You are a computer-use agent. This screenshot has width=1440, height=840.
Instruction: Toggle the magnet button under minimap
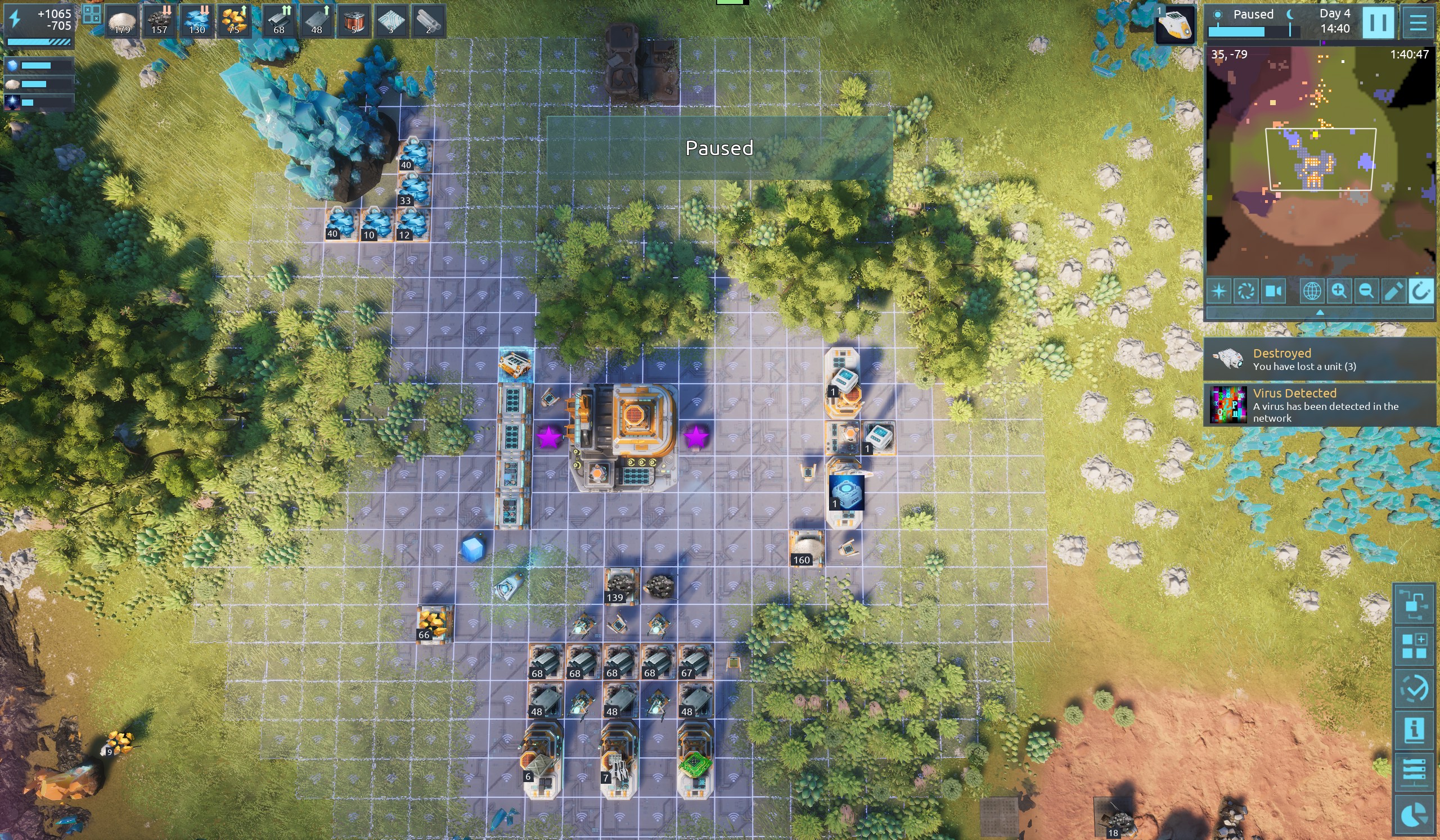[x=1420, y=291]
